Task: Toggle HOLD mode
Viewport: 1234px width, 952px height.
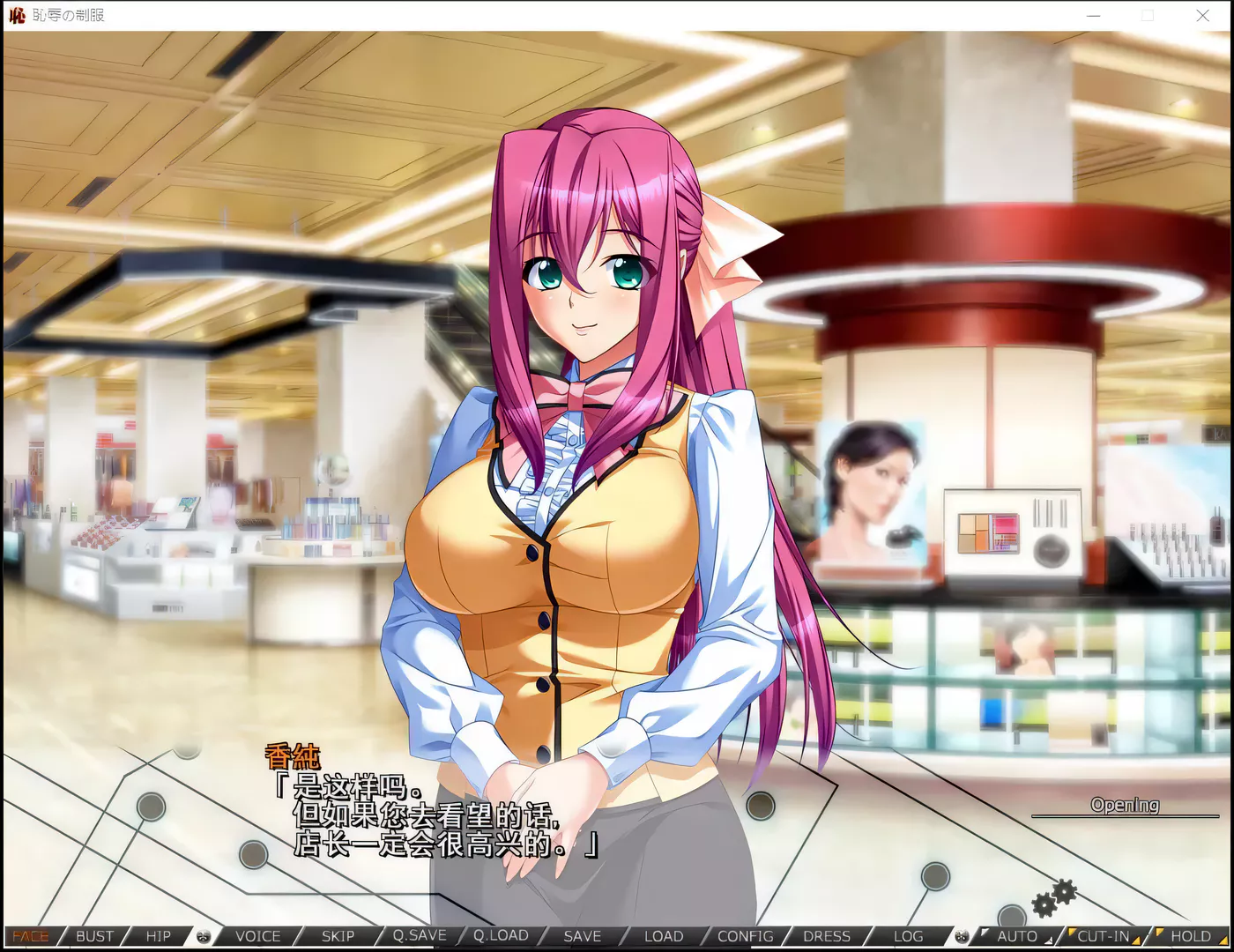Action: point(1192,936)
